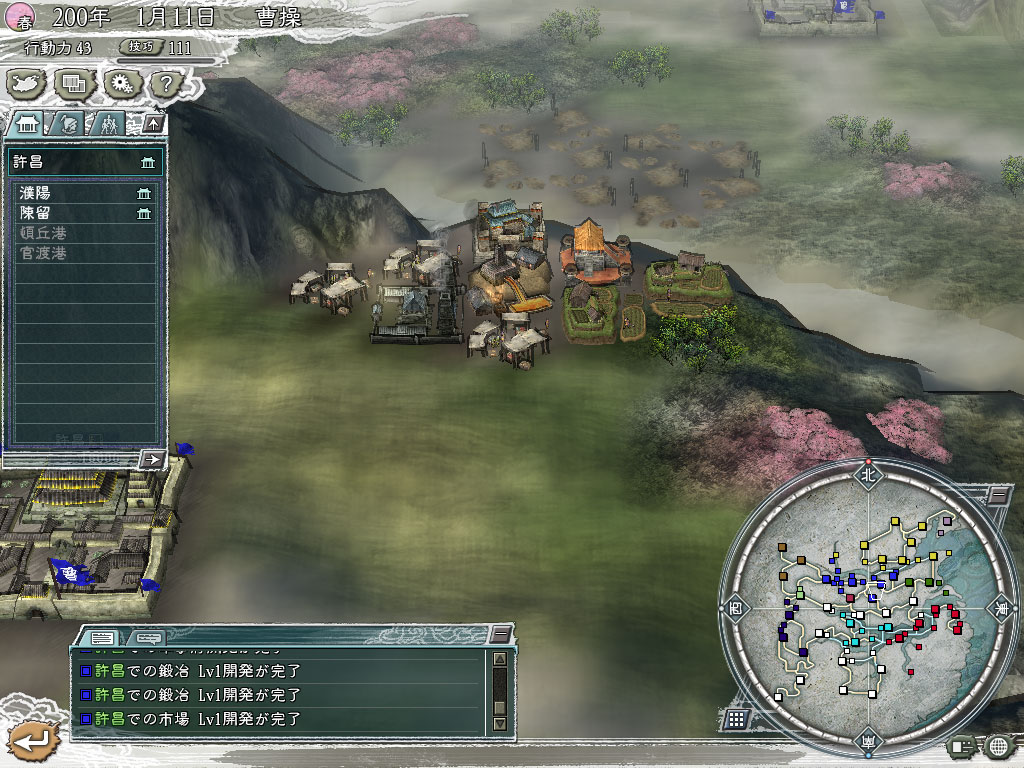Switch to the officer portrait tab

pyautogui.click(x=68, y=124)
